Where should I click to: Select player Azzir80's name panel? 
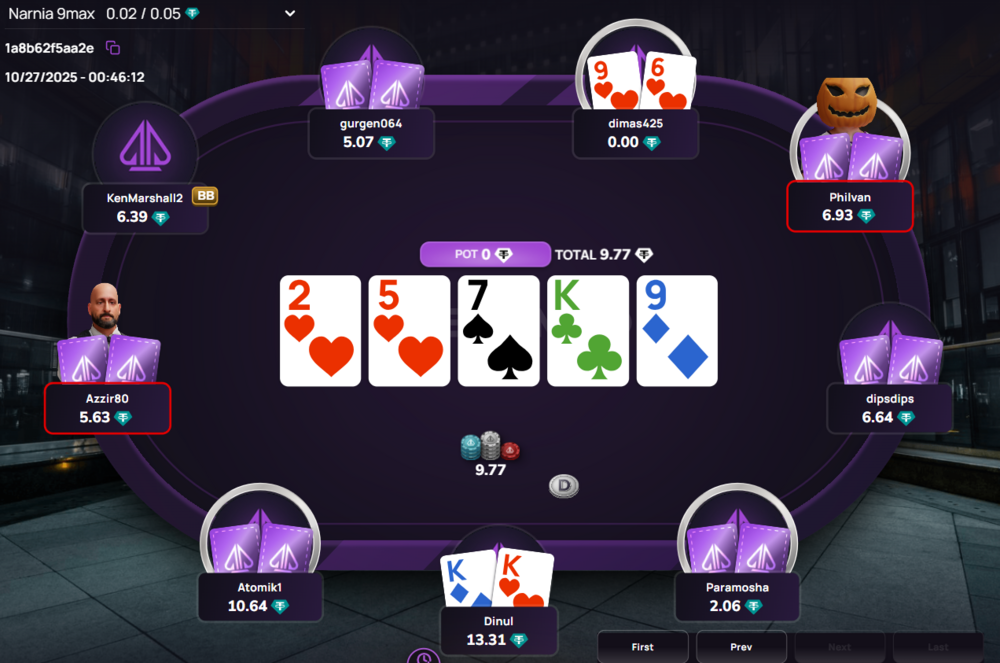[108, 408]
